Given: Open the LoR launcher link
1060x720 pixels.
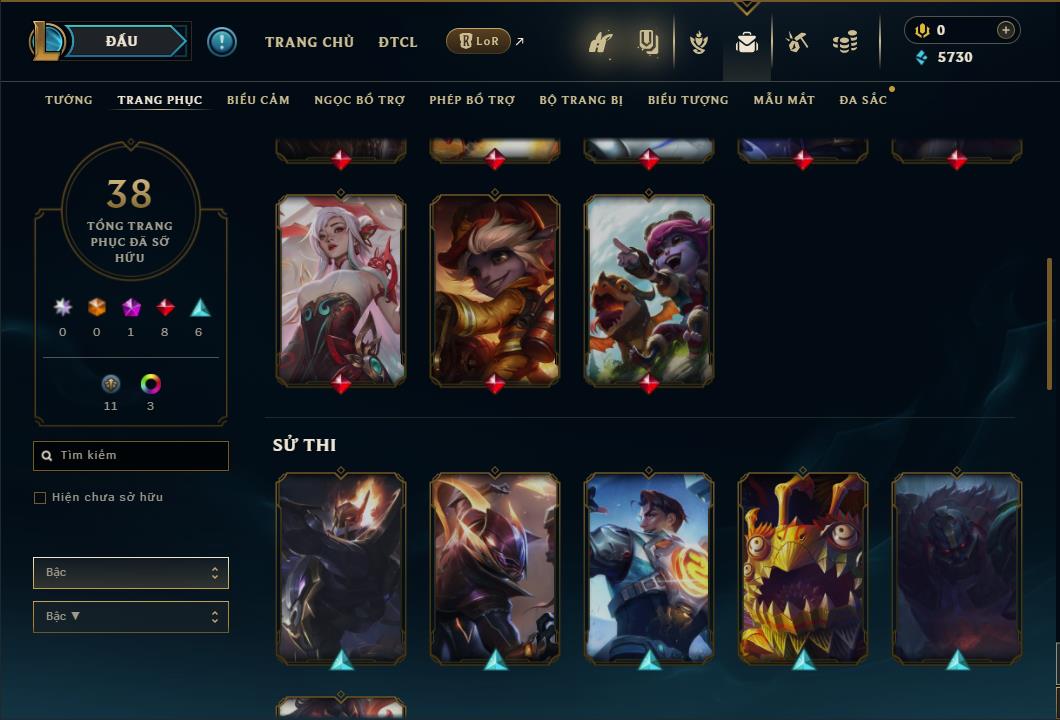Looking at the screenshot, I should pyautogui.click(x=479, y=41).
